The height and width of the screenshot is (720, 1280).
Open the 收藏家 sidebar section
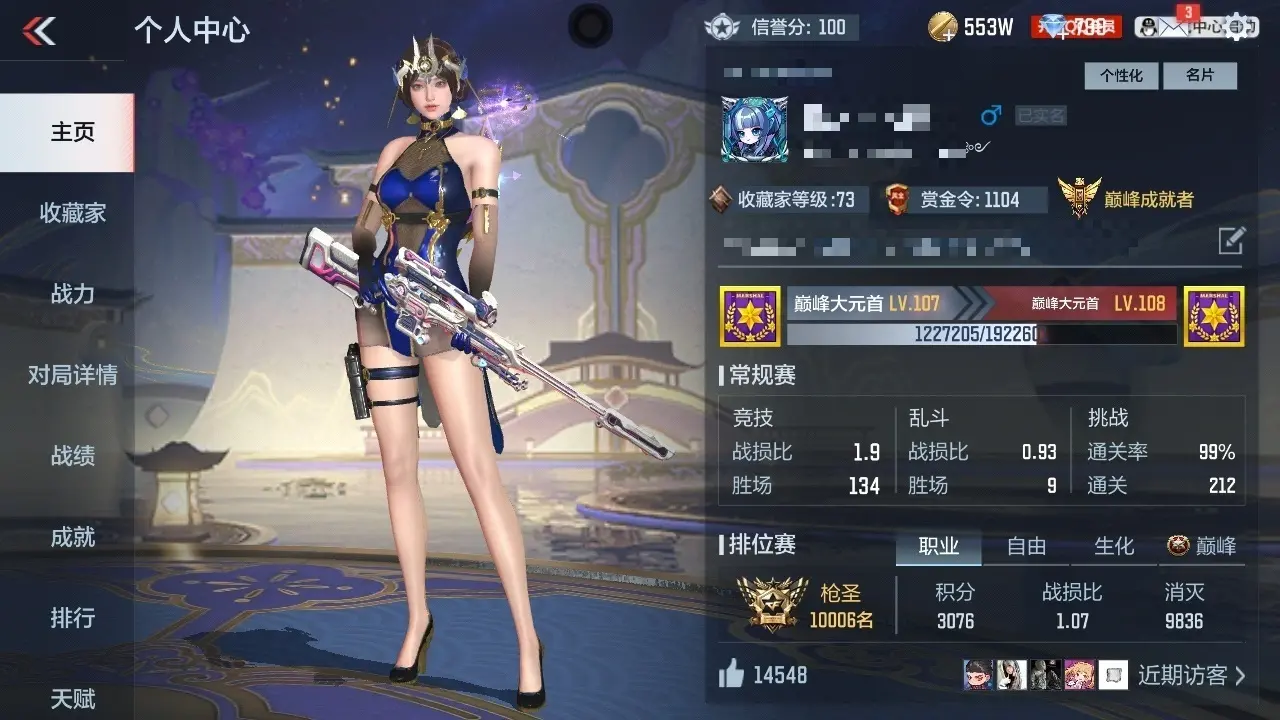click(72, 213)
